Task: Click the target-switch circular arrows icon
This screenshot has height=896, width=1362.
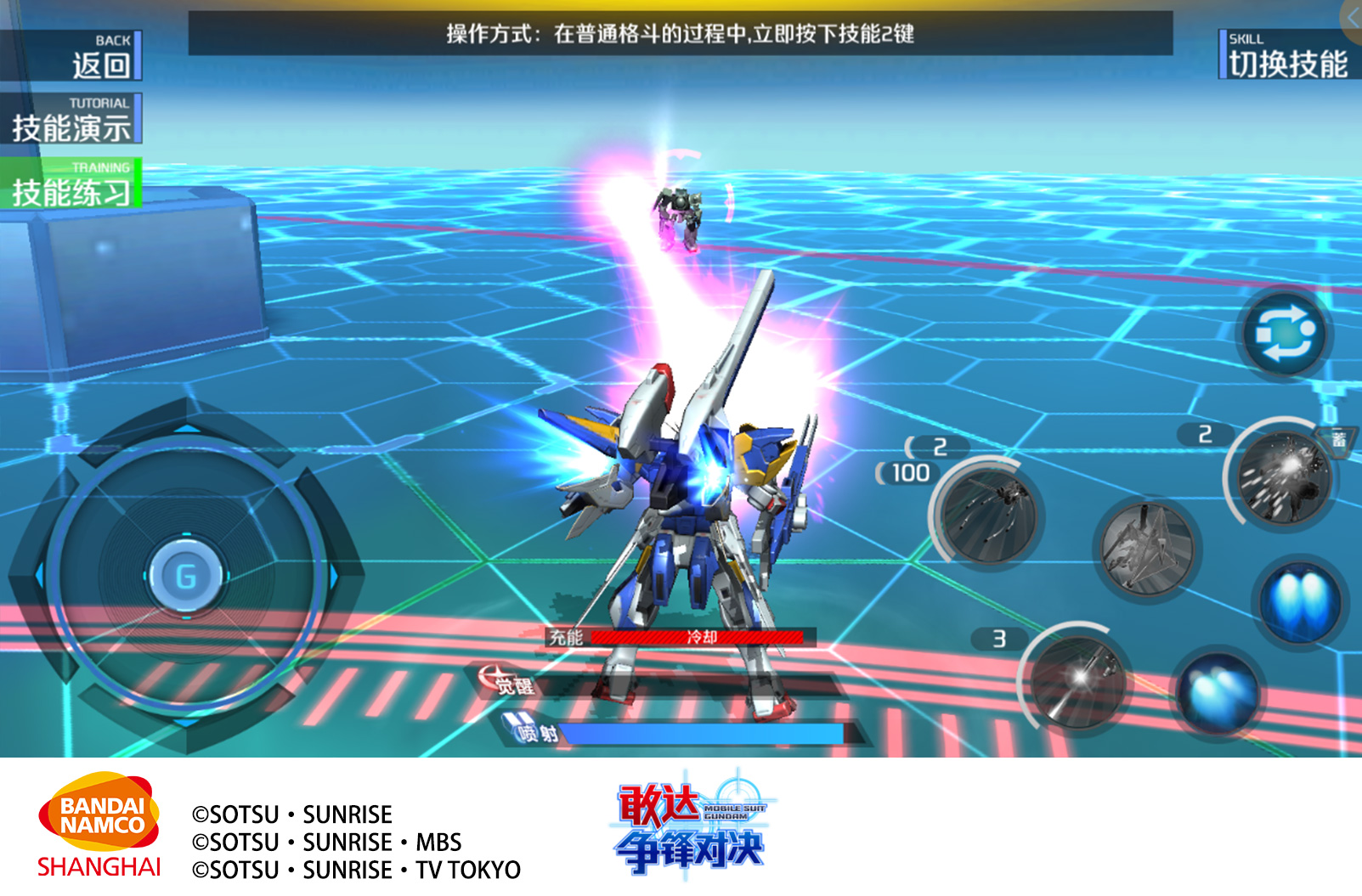Action: pyautogui.click(x=1284, y=334)
